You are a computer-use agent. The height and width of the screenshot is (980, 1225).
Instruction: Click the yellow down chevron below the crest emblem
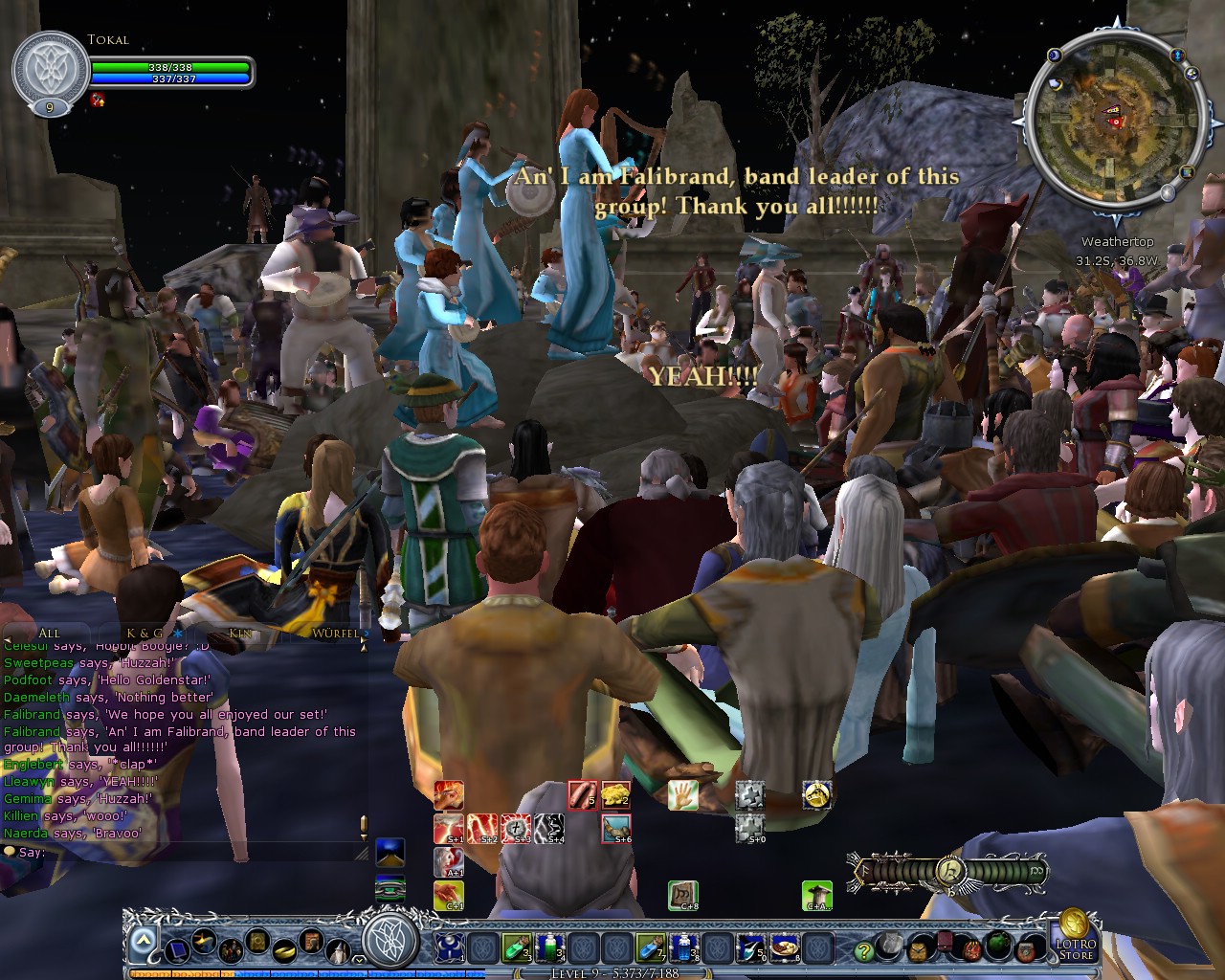(358, 959)
